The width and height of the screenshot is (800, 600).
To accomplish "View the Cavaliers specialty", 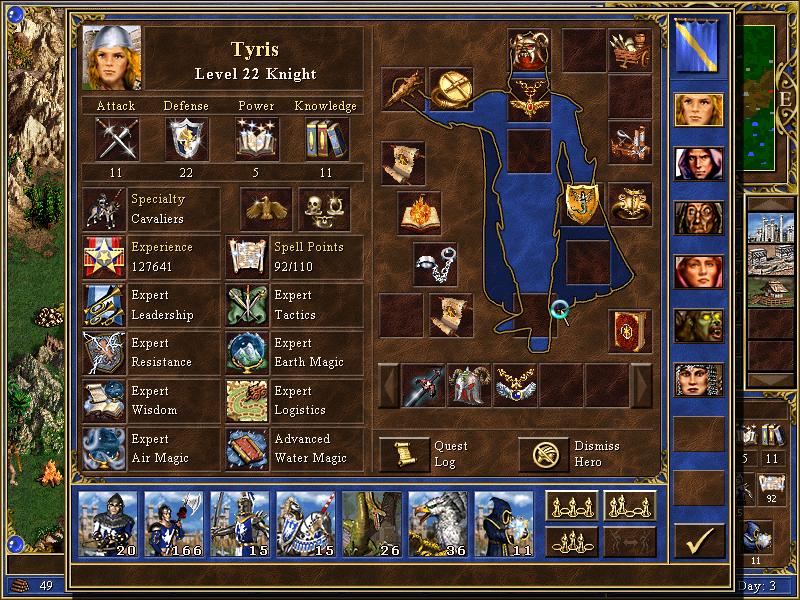I will pyautogui.click(x=104, y=208).
